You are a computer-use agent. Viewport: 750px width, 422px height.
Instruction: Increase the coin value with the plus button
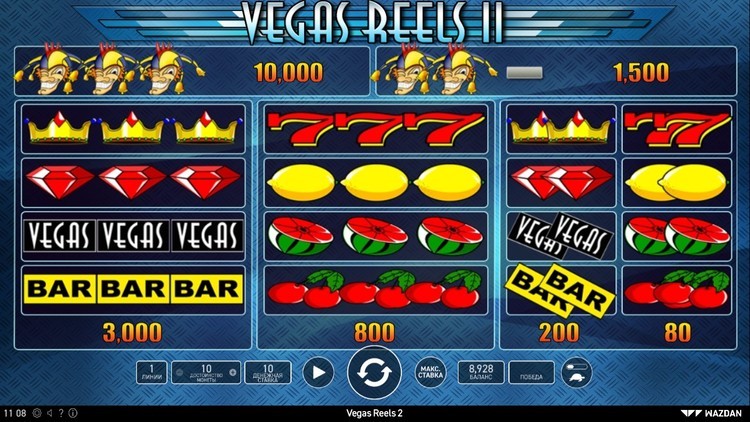[x=233, y=373]
